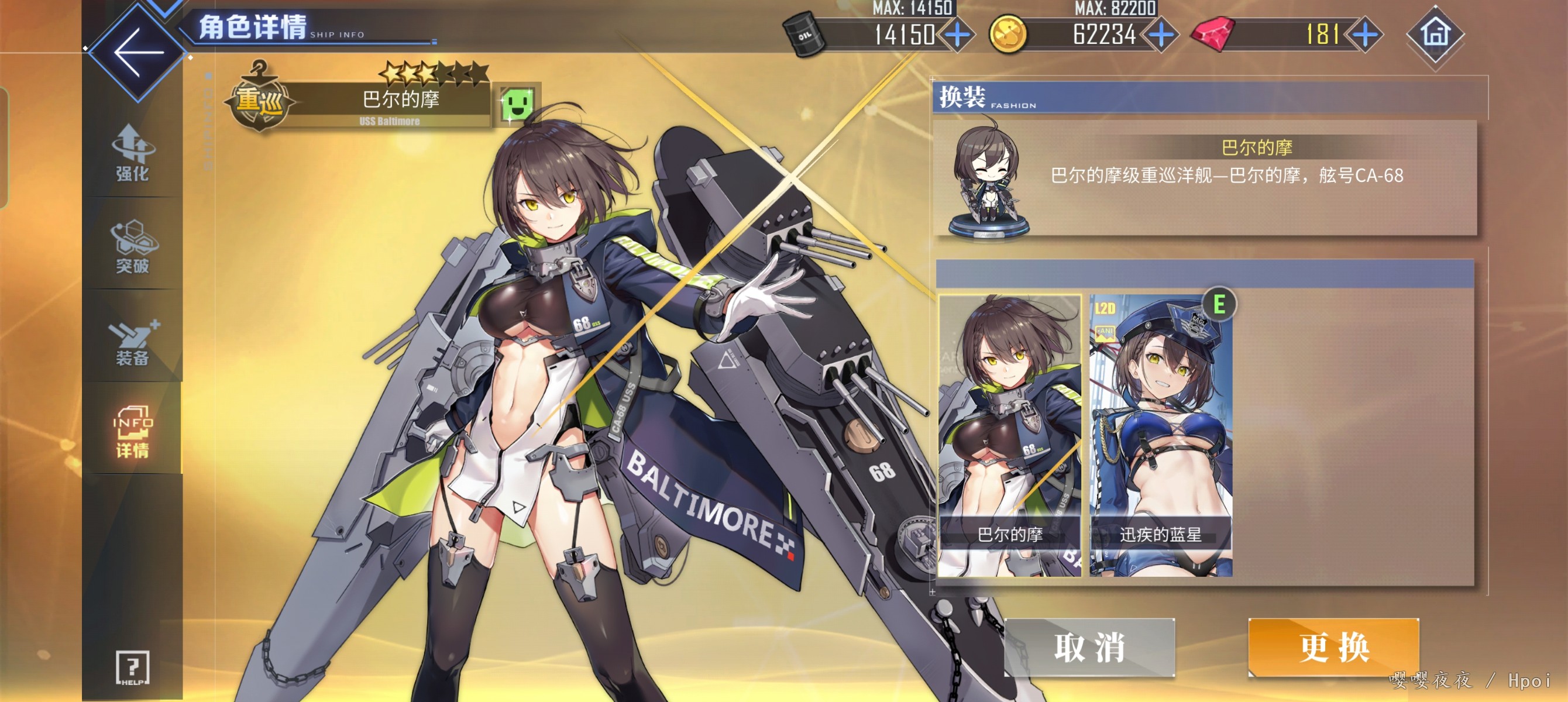The height and width of the screenshot is (702, 1568).
Task: Buy gems with the plus button
Action: pyautogui.click(x=1366, y=35)
